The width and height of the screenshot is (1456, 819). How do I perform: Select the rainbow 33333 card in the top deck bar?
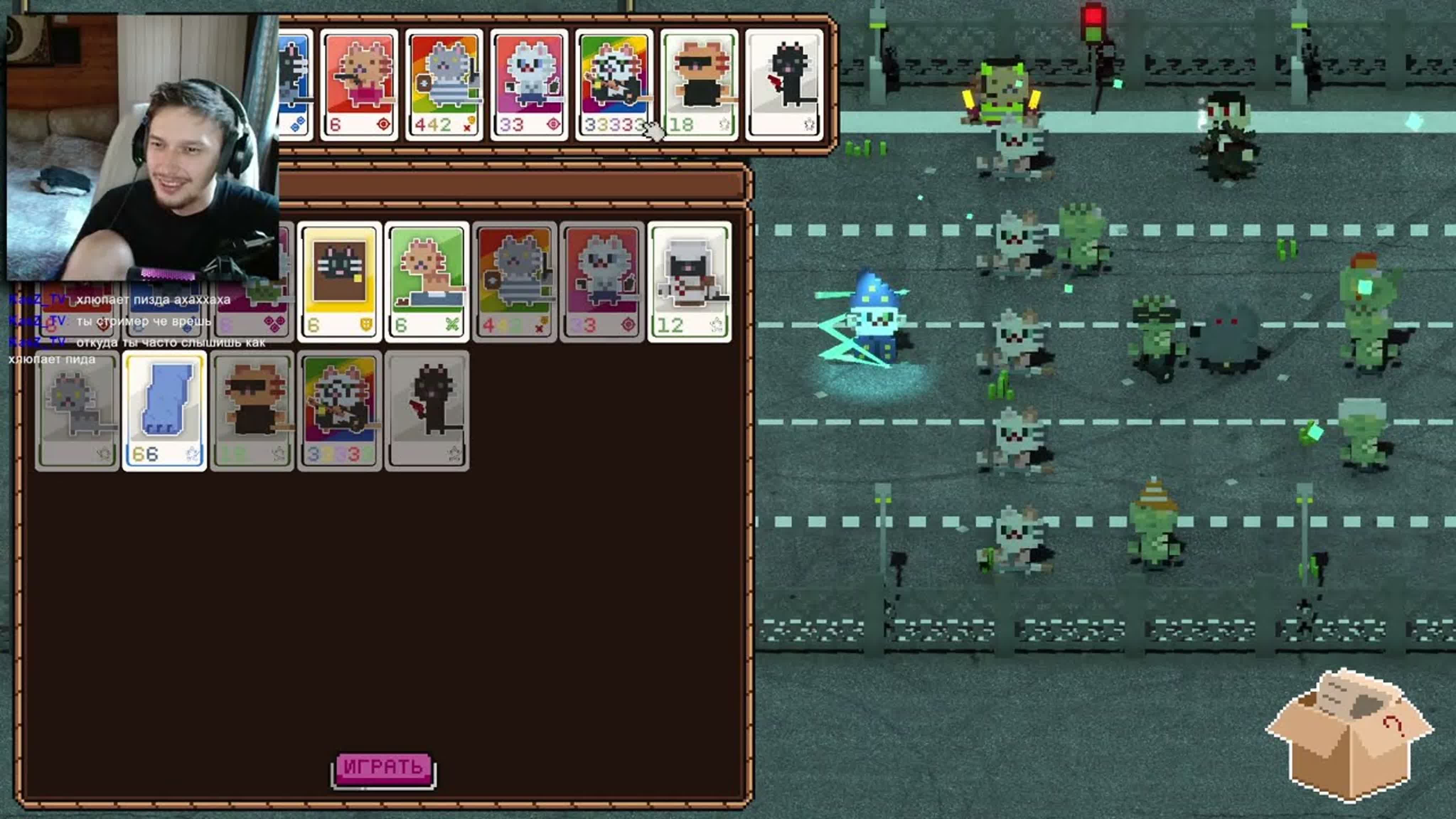click(x=614, y=84)
